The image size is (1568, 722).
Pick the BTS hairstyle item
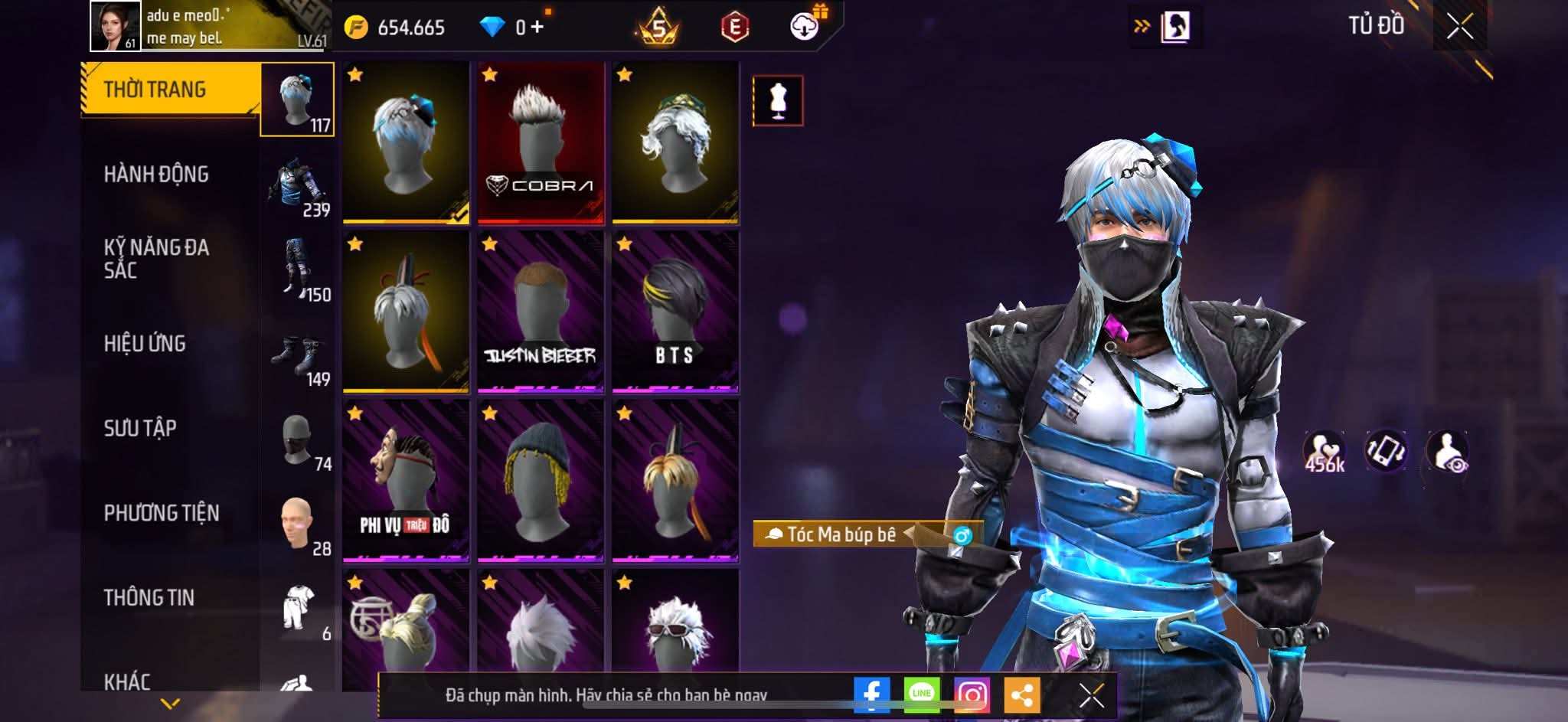click(x=675, y=312)
